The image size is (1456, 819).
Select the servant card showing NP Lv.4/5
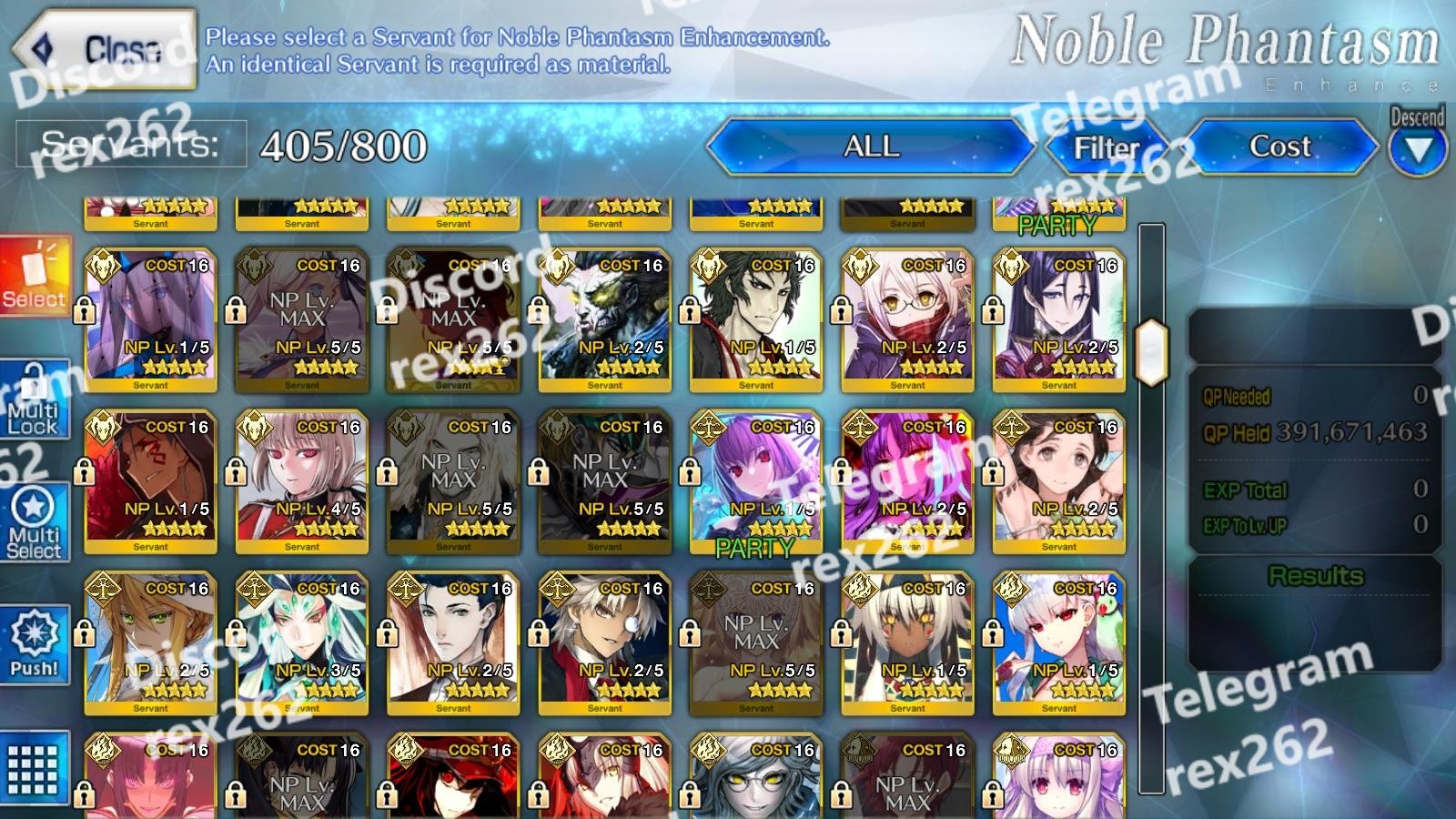[x=302, y=480]
